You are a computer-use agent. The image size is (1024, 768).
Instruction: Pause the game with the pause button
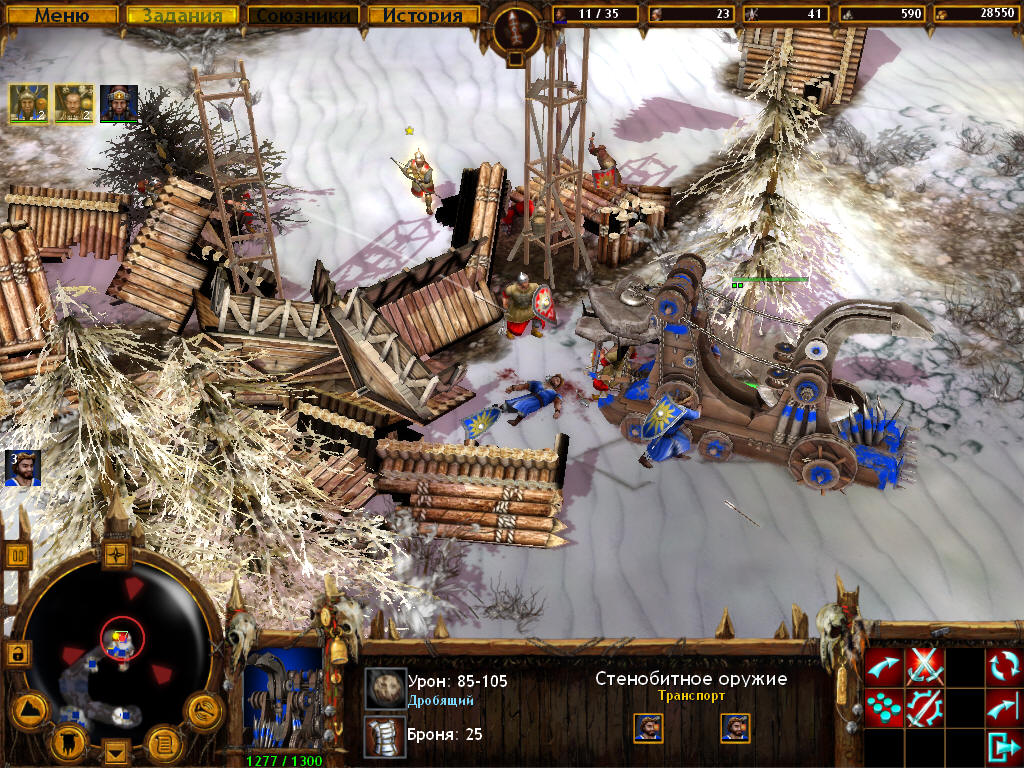(18, 554)
